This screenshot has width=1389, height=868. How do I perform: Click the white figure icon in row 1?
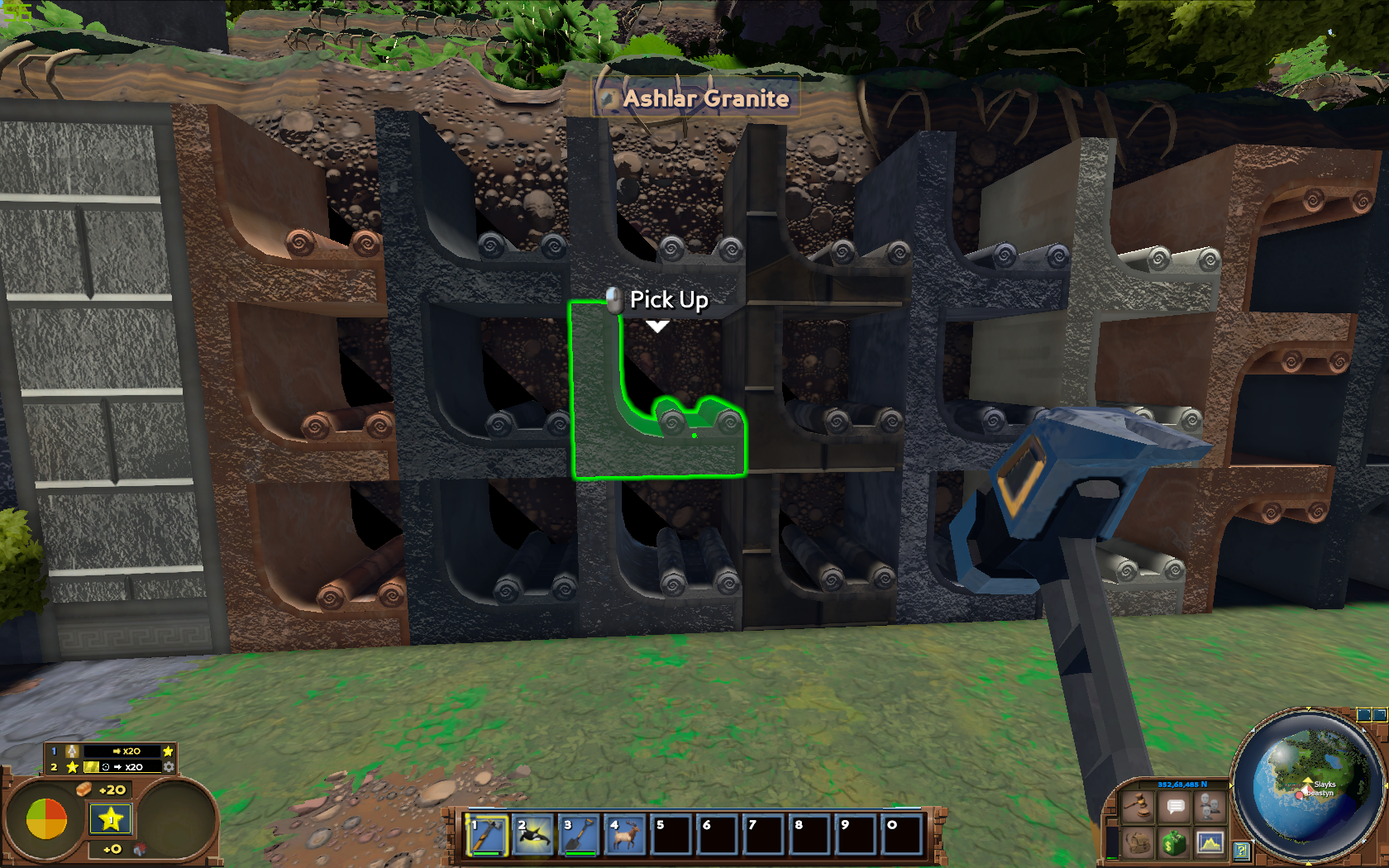click(x=73, y=751)
